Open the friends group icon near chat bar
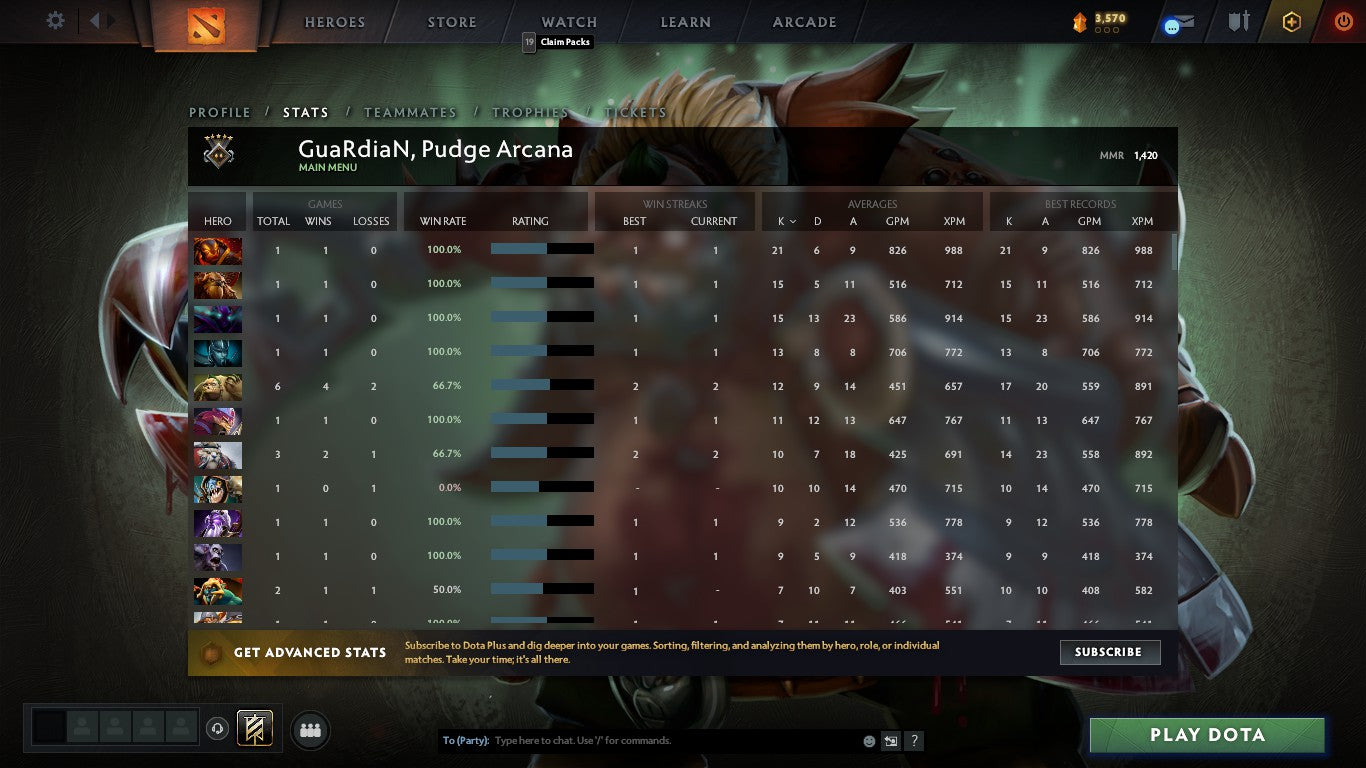The height and width of the screenshot is (768, 1366). point(310,730)
